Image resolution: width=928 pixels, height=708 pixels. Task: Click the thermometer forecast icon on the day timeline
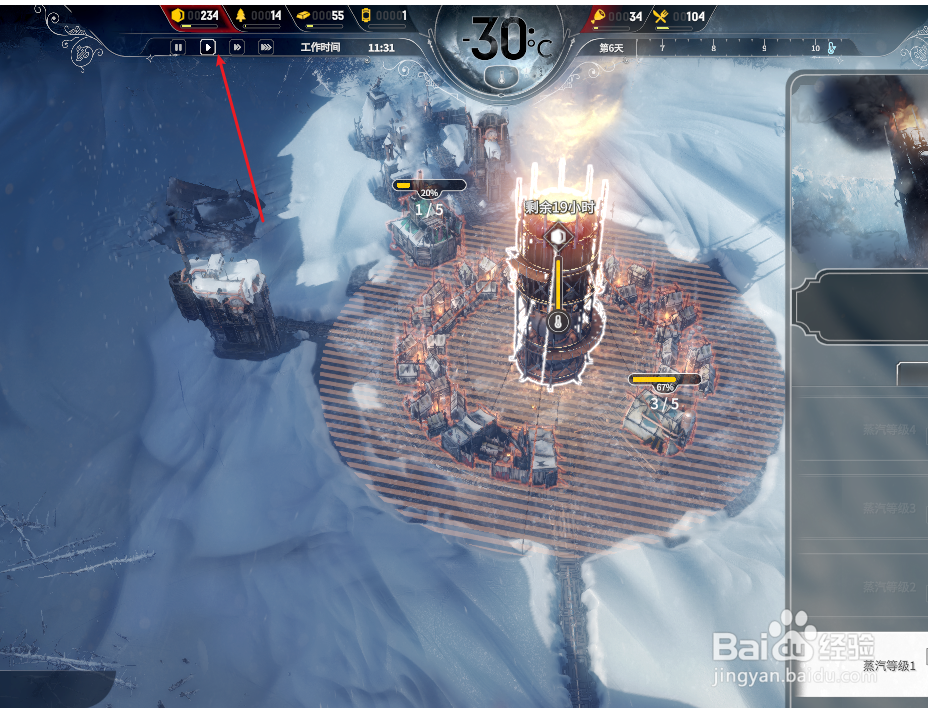pyautogui.click(x=831, y=47)
